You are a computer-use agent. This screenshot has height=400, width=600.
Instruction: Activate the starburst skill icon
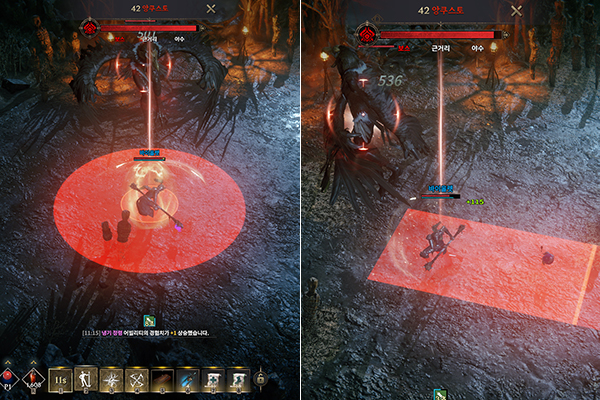(x=112, y=379)
